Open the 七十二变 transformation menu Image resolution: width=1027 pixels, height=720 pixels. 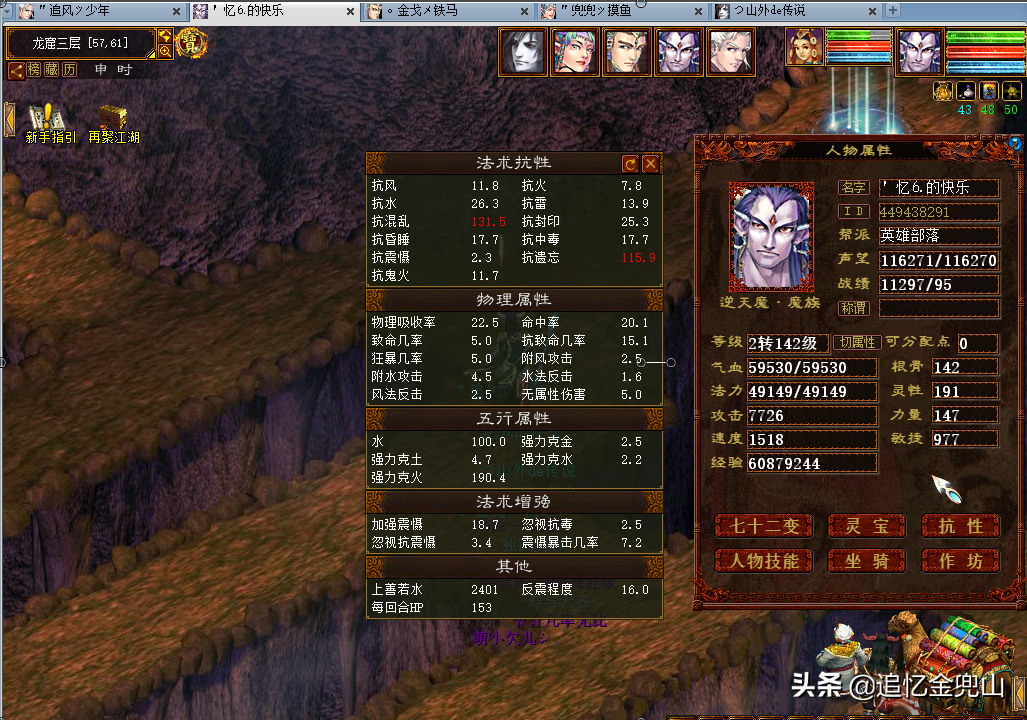tap(763, 526)
